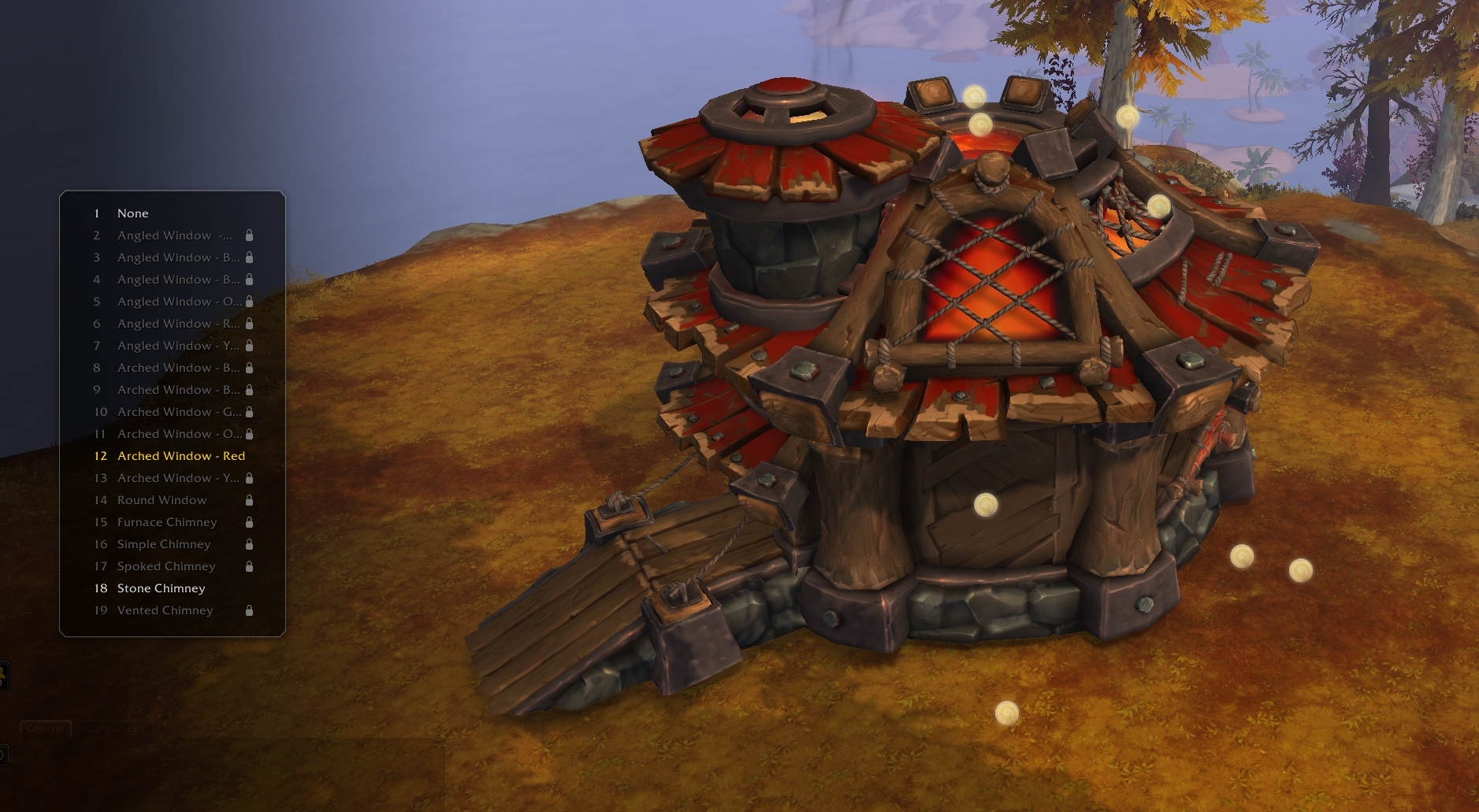Pick the Stone Chimney entry
The height and width of the screenshot is (812, 1479).
(x=161, y=588)
